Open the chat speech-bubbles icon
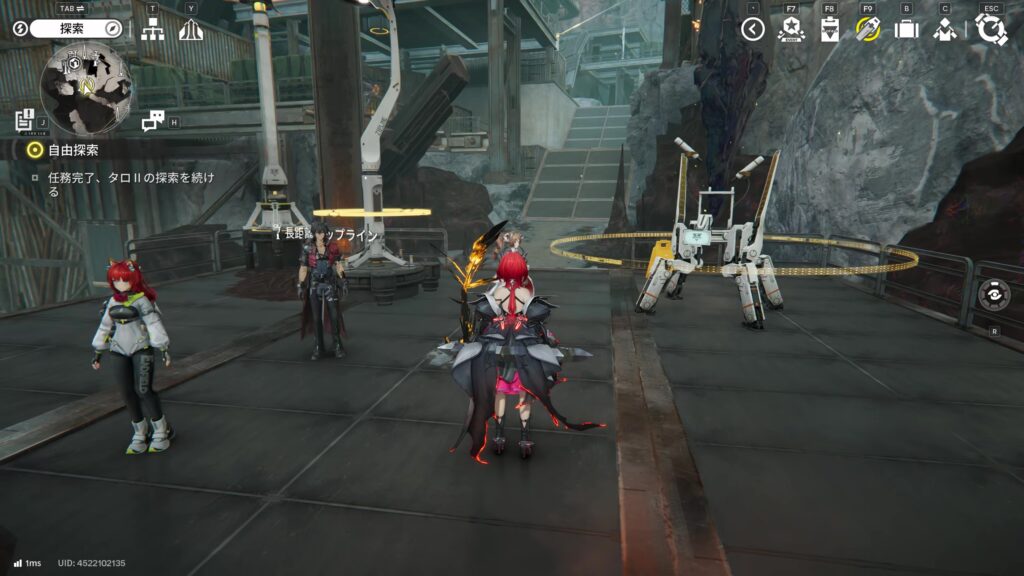This screenshot has height=576, width=1024. 152,121
